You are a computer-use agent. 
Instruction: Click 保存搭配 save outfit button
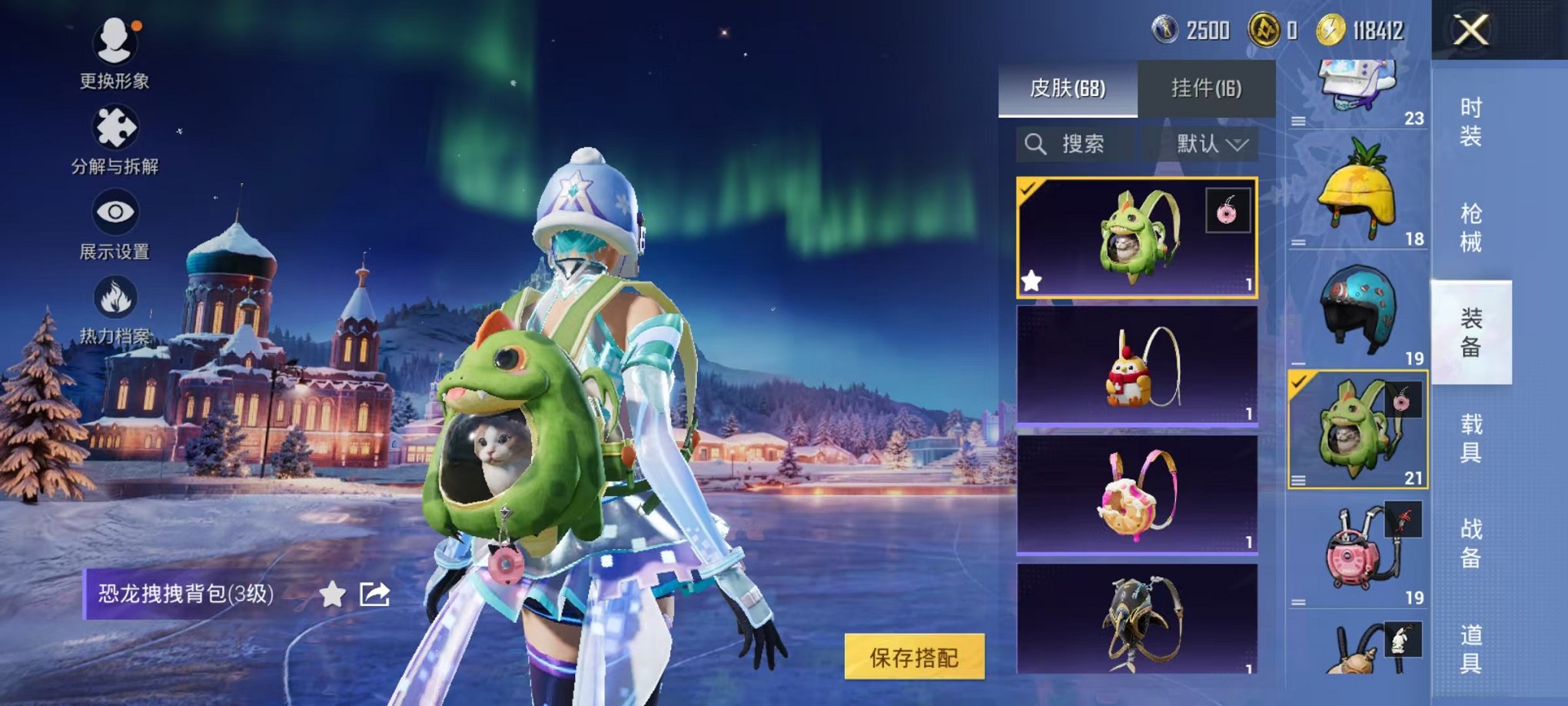click(914, 658)
